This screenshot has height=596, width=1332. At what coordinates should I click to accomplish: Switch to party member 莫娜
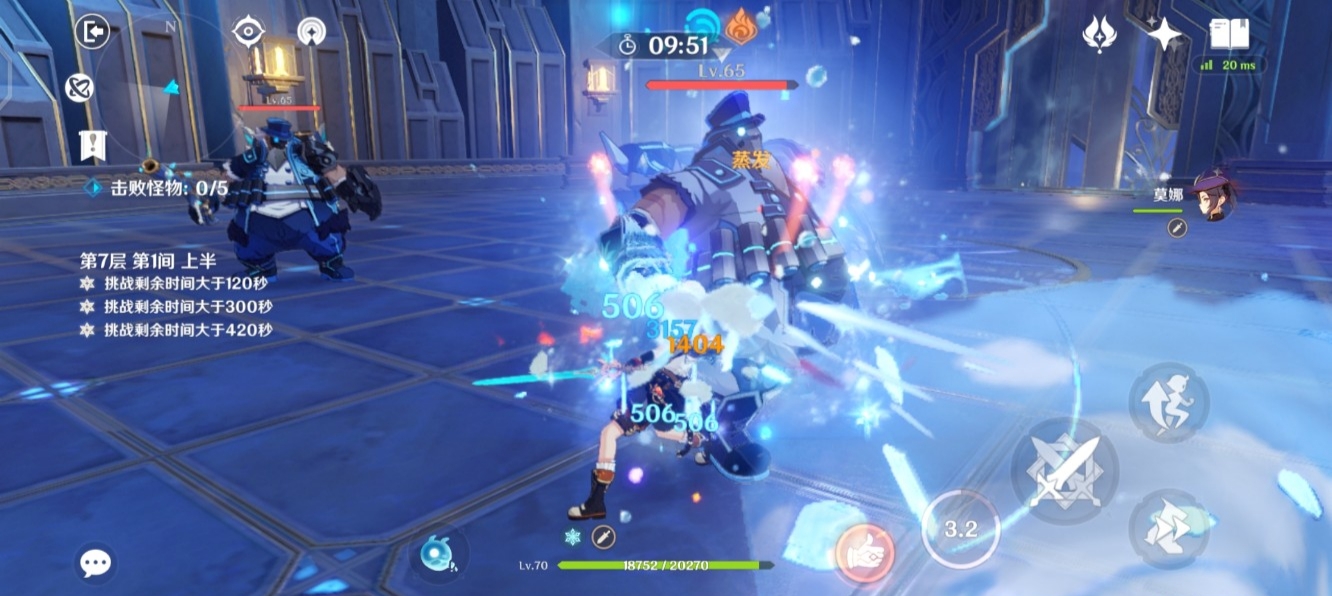pos(1213,195)
